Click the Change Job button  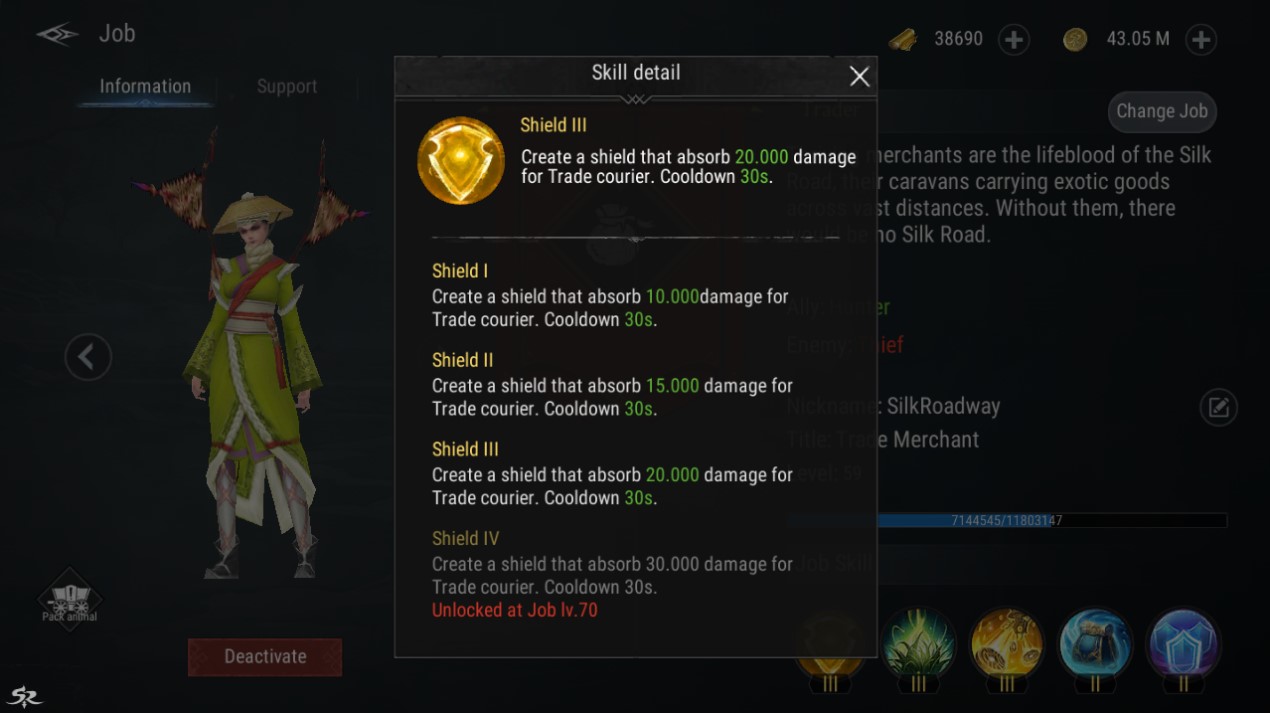[1162, 111]
